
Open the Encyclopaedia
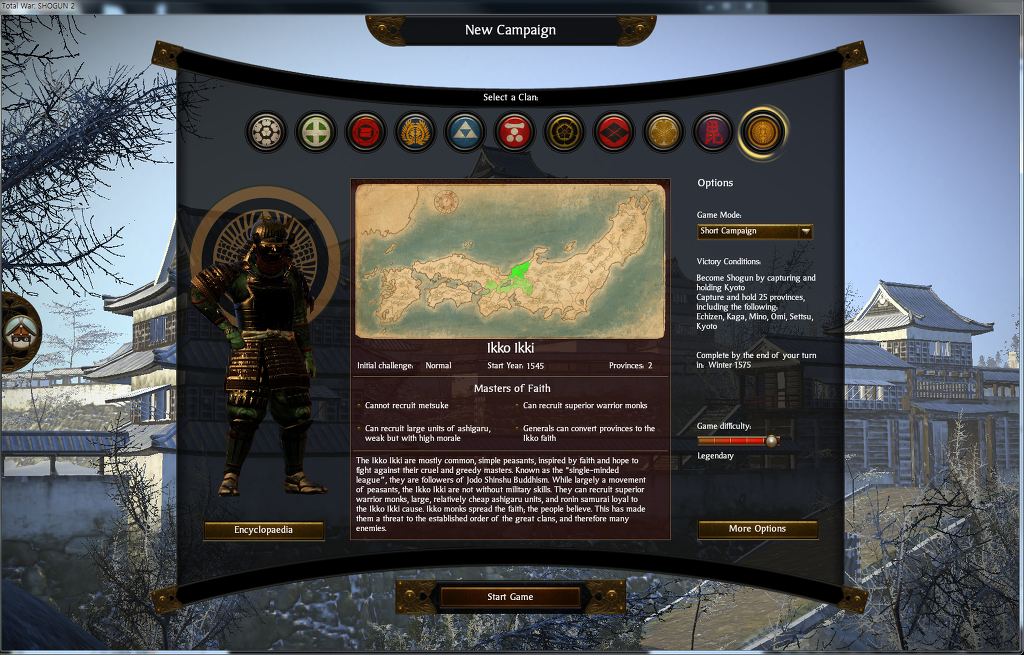pos(264,530)
